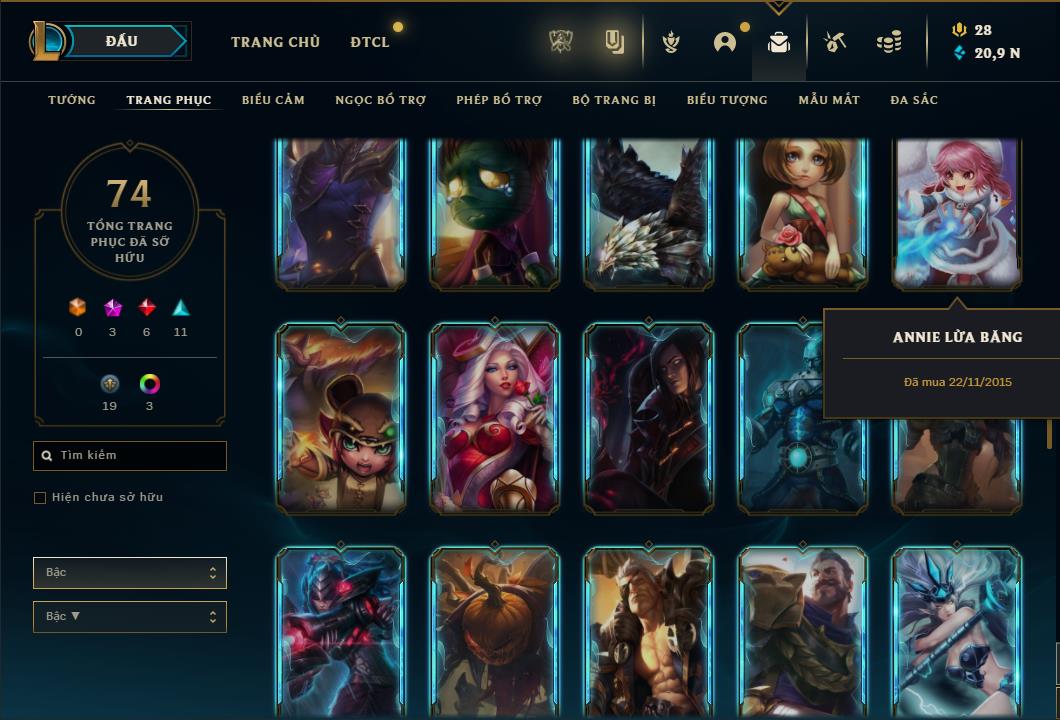
Task: Select the PHÉP BỔ TRỢ tab
Action: [x=499, y=100]
